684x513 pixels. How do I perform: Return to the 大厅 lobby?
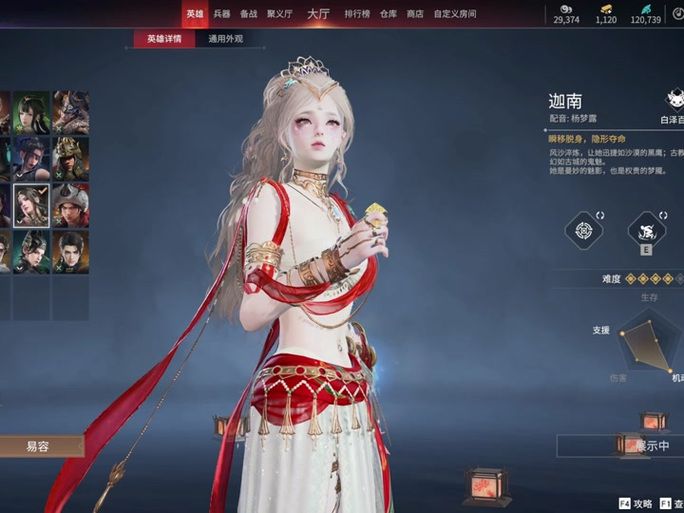coord(318,14)
